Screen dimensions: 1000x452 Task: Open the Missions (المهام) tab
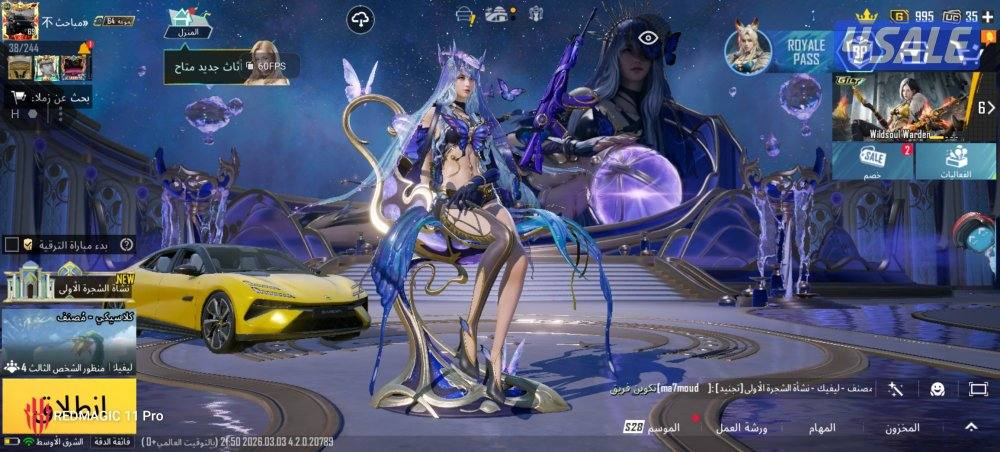[822, 427]
